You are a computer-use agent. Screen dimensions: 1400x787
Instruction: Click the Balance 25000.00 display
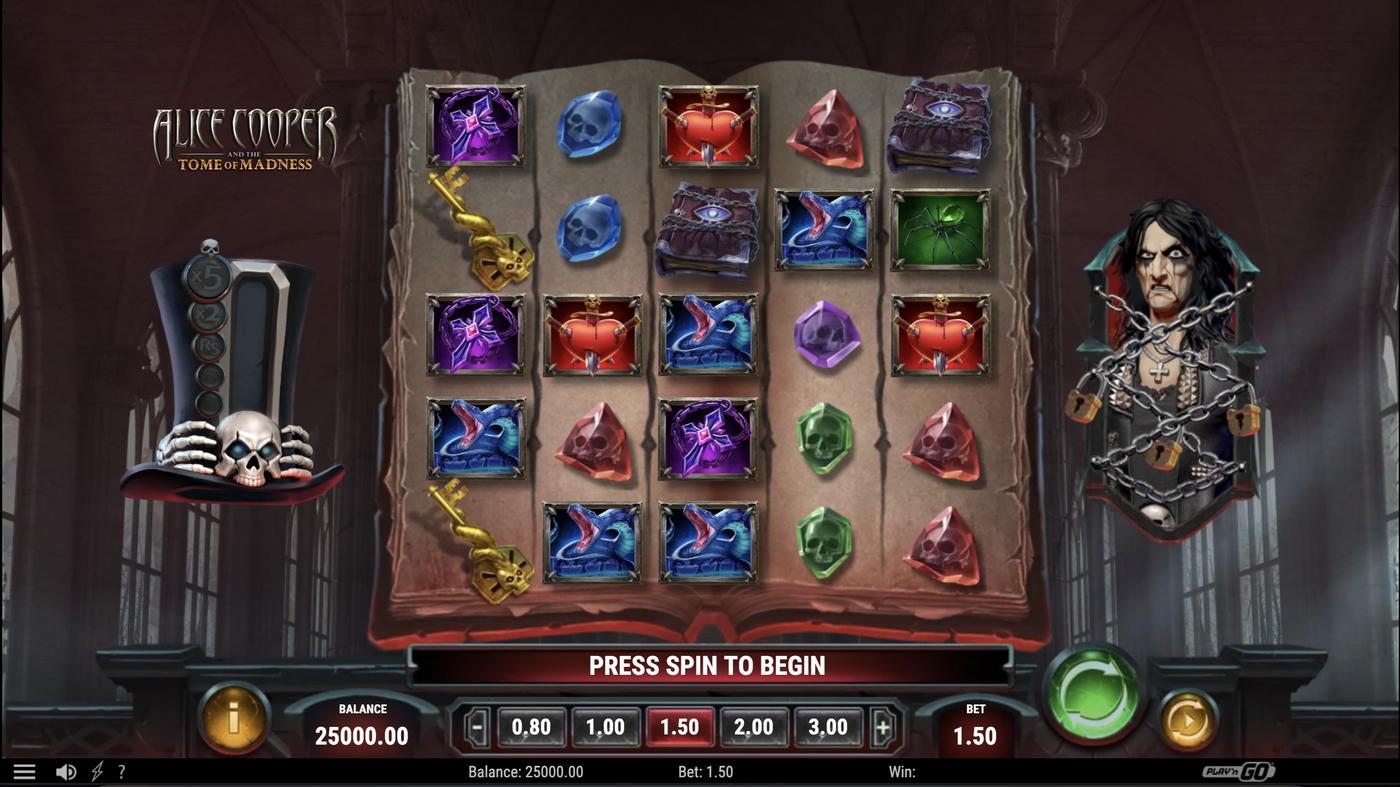click(x=360, y=725)
